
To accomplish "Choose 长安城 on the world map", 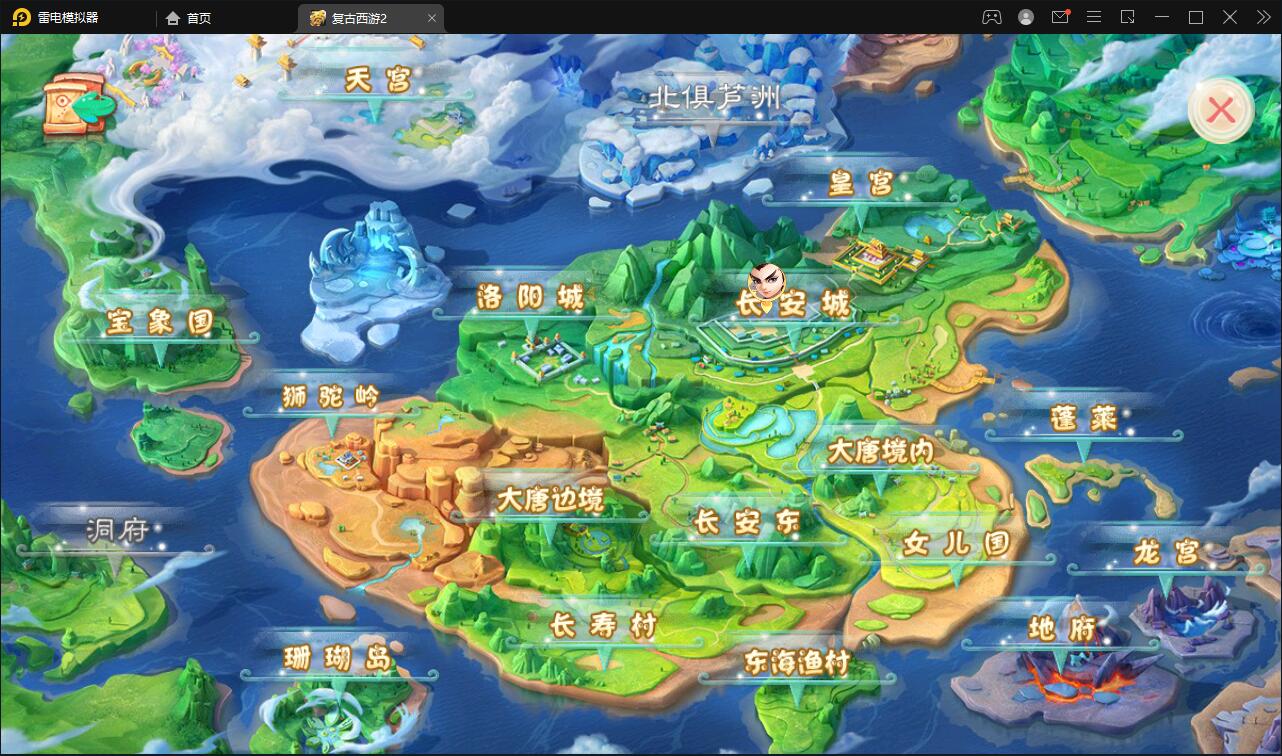I will click(x=792, y=304).
